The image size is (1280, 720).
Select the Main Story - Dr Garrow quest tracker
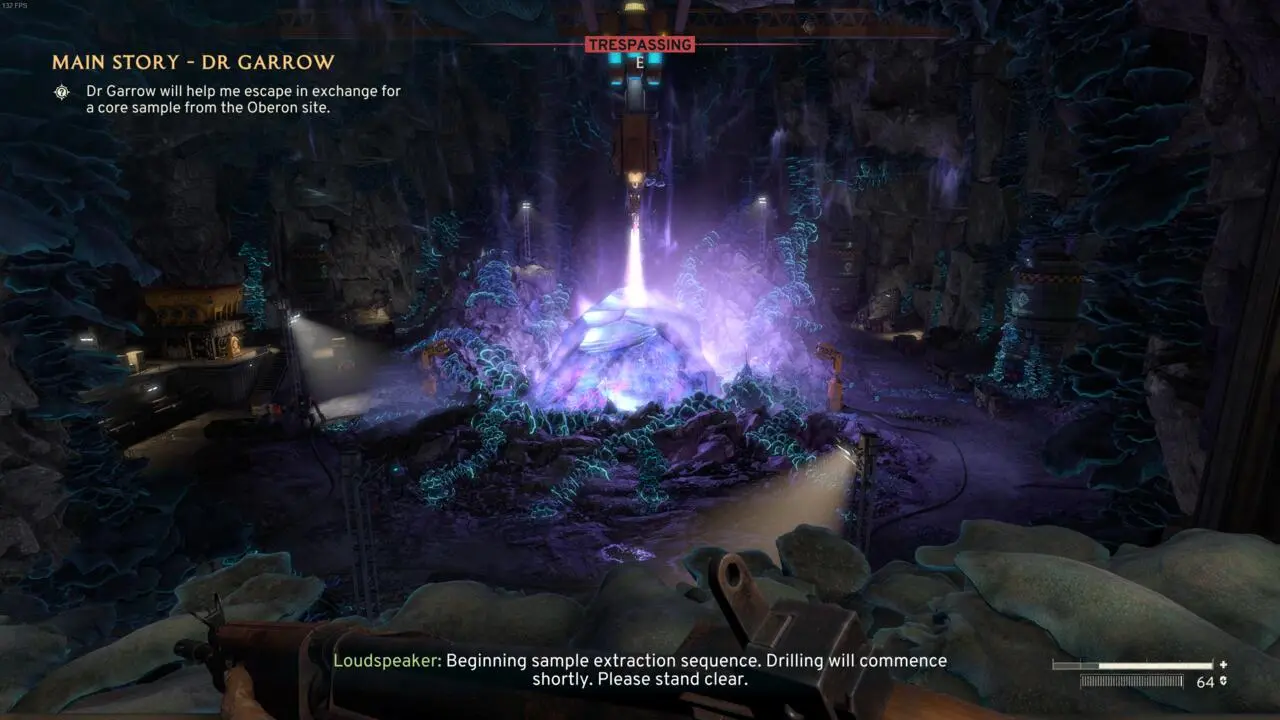tap(193, 63)
